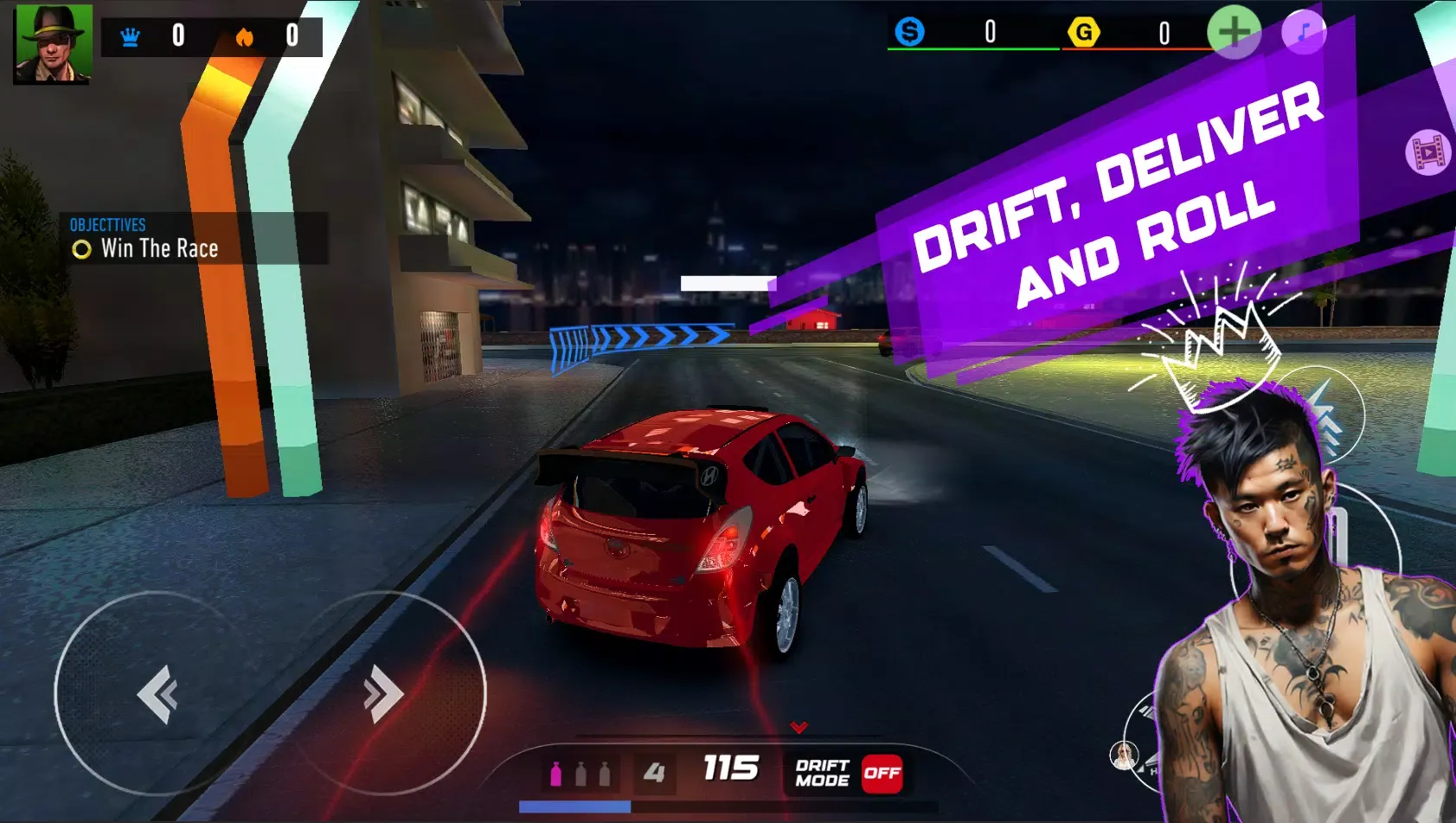
Task: Open the player avatar profile portrait
Action: (53, 44)
